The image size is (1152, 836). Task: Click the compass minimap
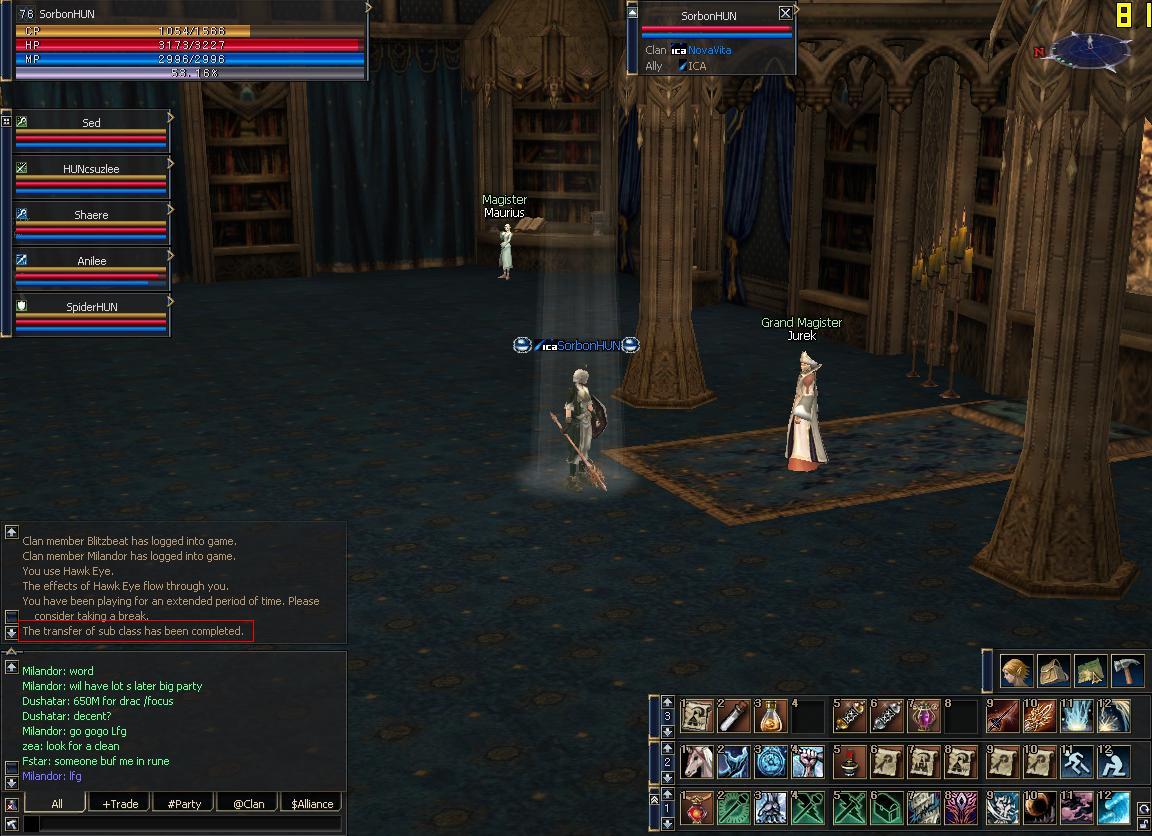[1091, 48]
